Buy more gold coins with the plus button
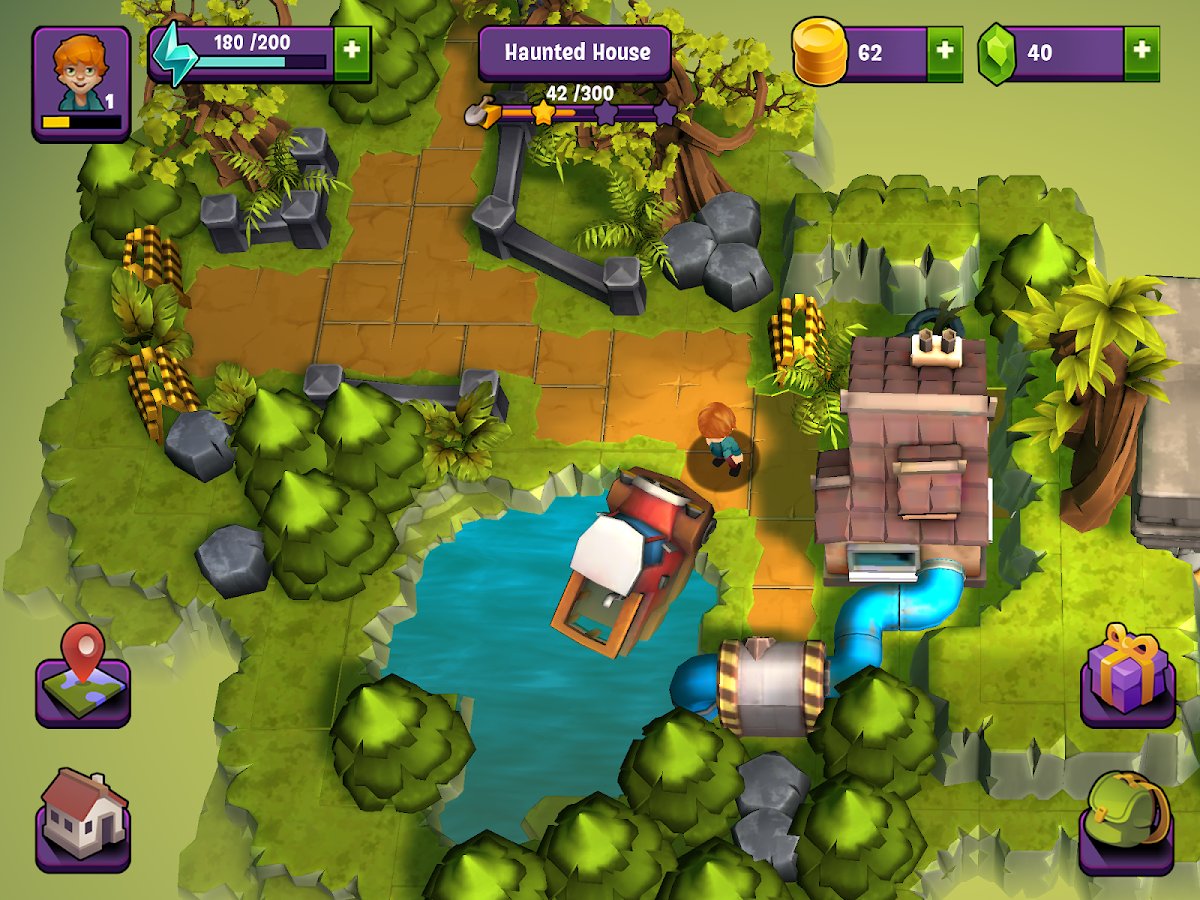The image size is (1200, 900). 944,53
